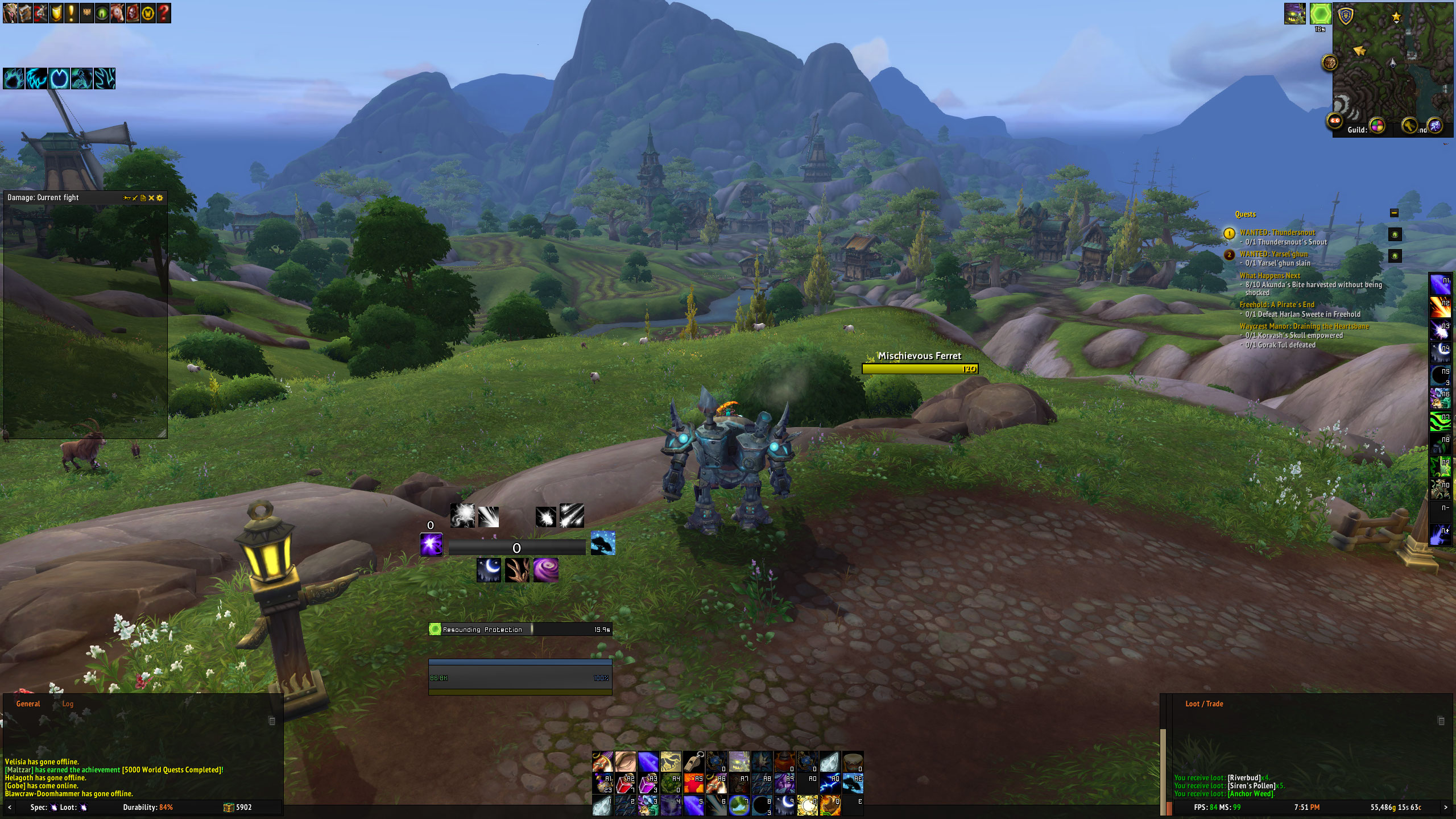Open the damage meter settings gear
This screenshot has width=1456, height=819.
point(160,198)
